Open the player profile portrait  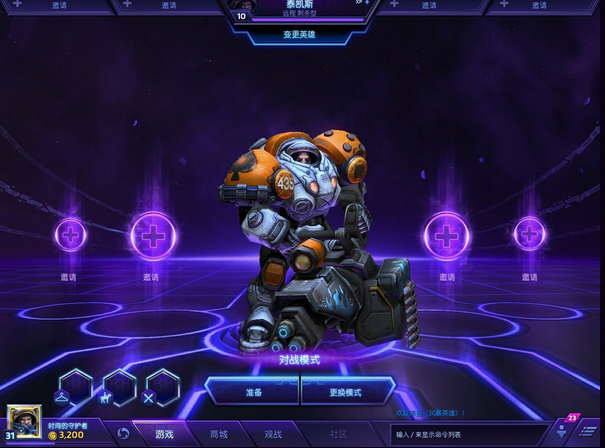tap(24, 422)
